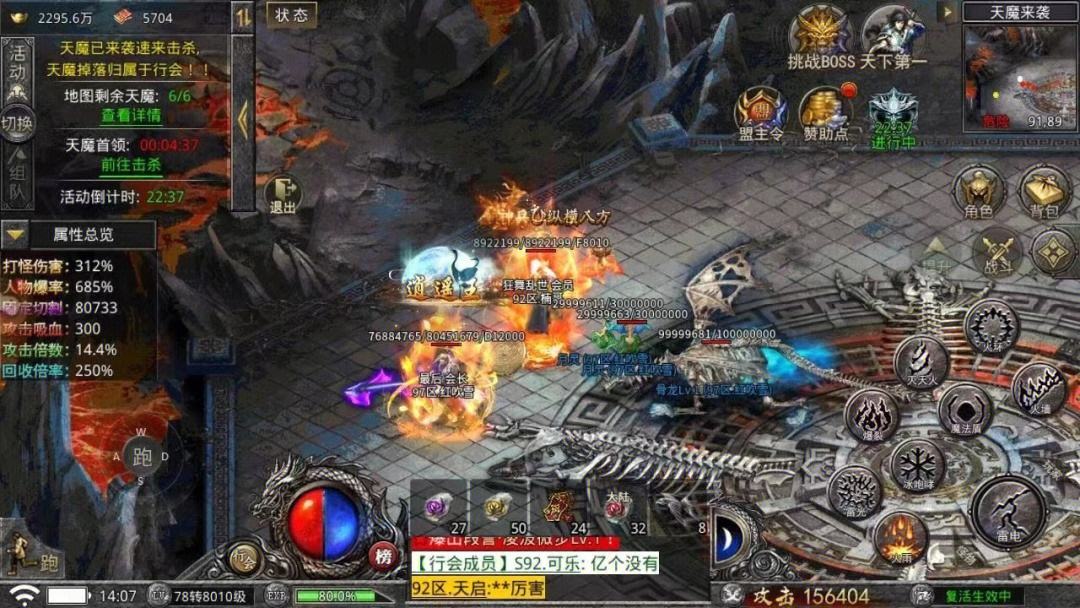
Task: Cast the 冰咆哮 ice roar skill
Action: (x=916, y=464)
